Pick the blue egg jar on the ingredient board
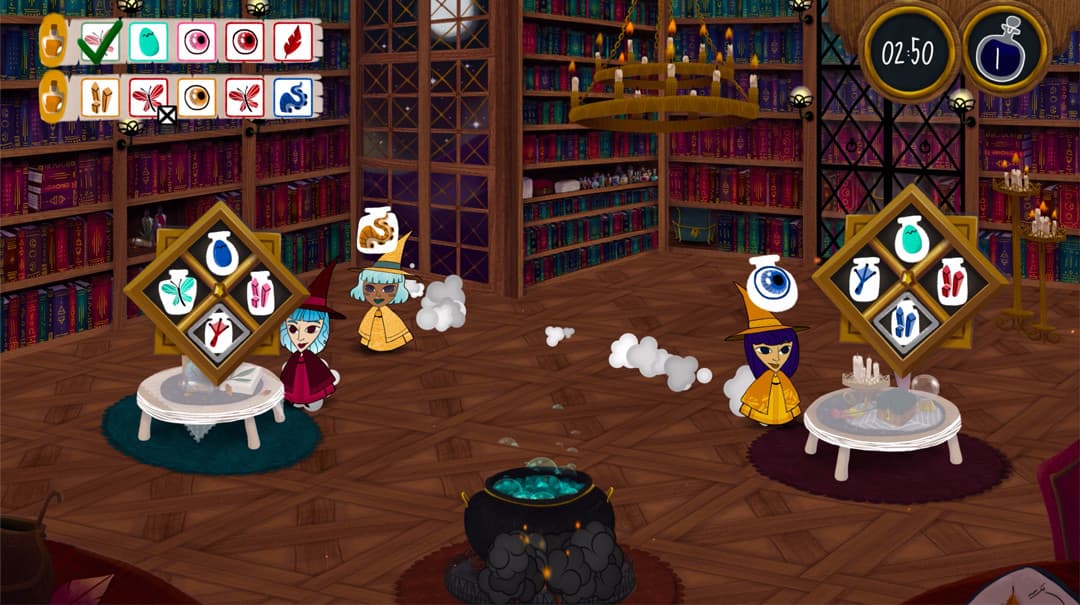This screenshot has height=605, width=1080. 219,254
